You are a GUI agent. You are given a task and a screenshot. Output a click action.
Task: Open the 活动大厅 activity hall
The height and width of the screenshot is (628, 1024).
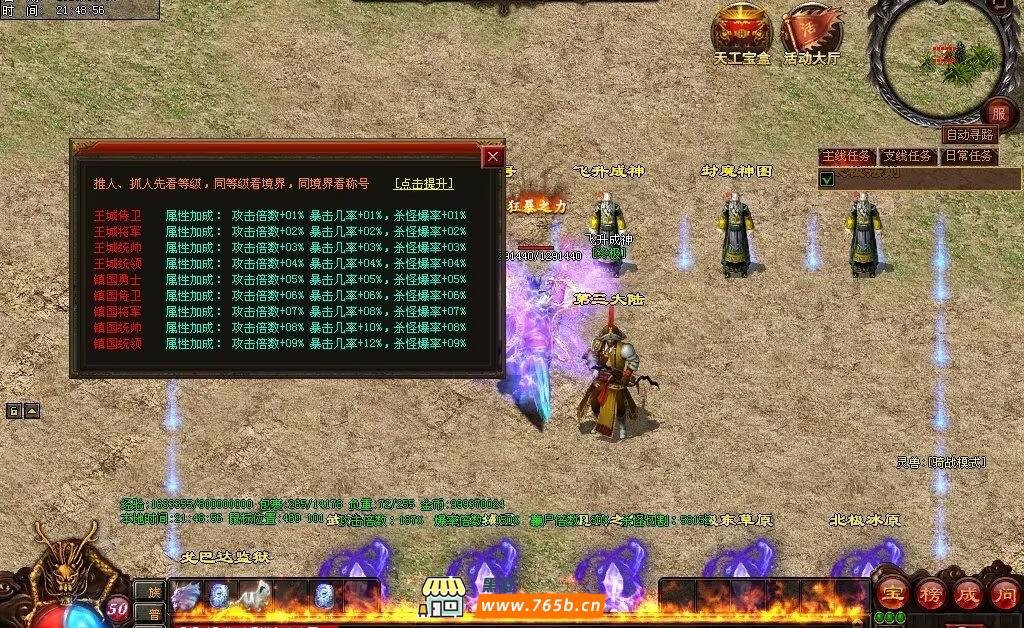811,33
